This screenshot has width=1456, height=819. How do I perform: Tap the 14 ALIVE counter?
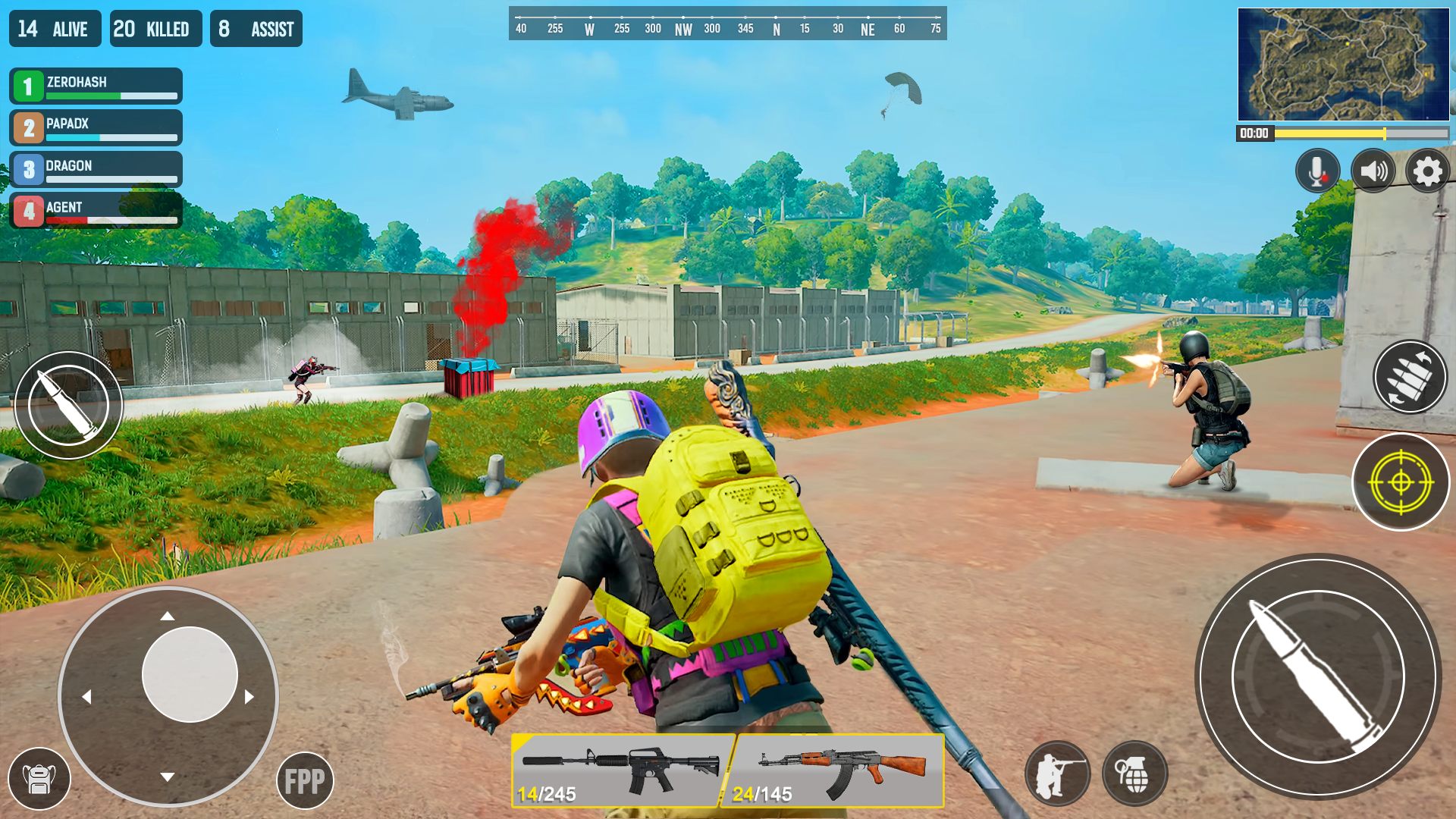(x=54, y=28)
